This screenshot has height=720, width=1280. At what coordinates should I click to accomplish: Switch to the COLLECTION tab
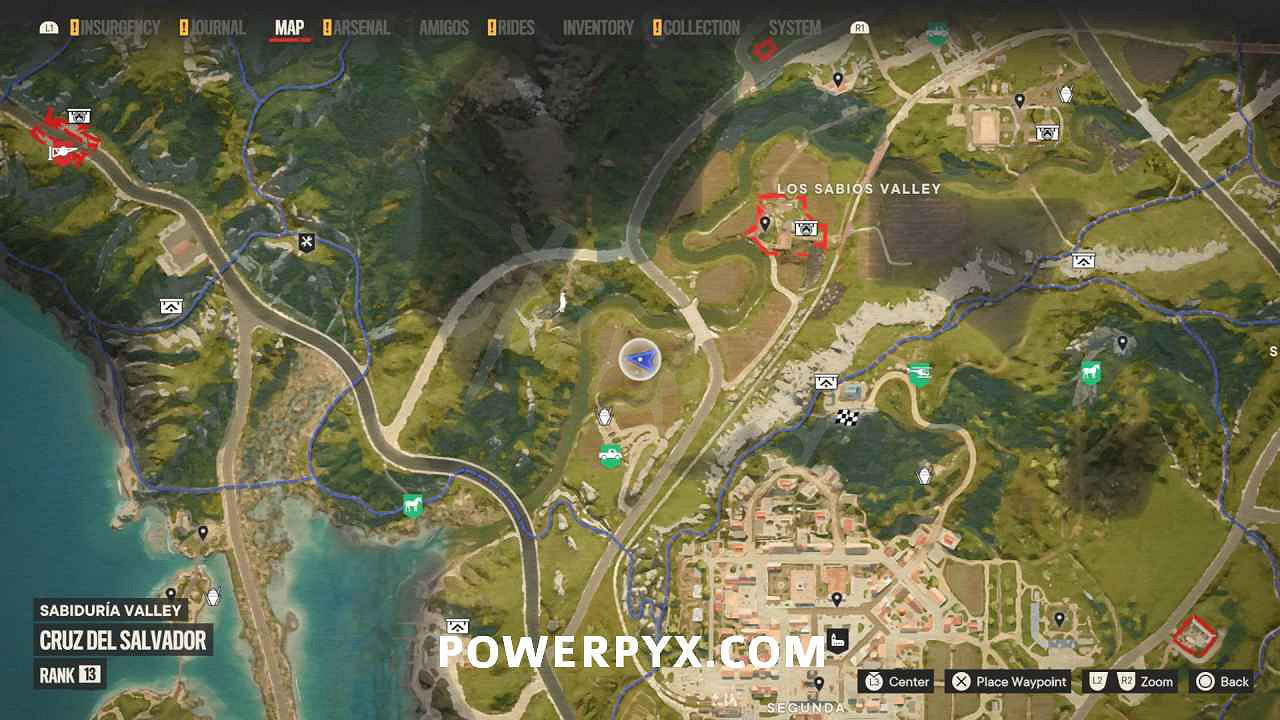tap(700, 28)
